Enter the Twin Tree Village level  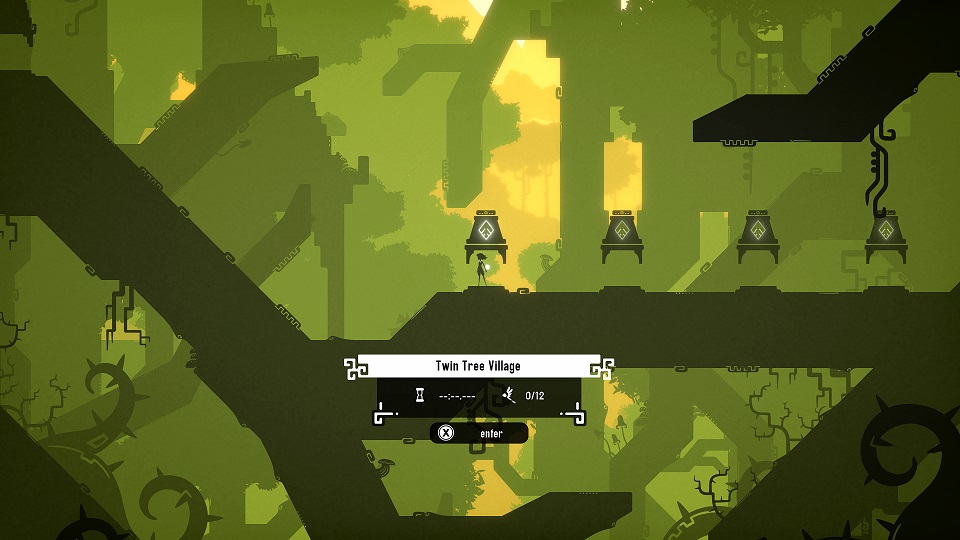(x=479, y=433)
